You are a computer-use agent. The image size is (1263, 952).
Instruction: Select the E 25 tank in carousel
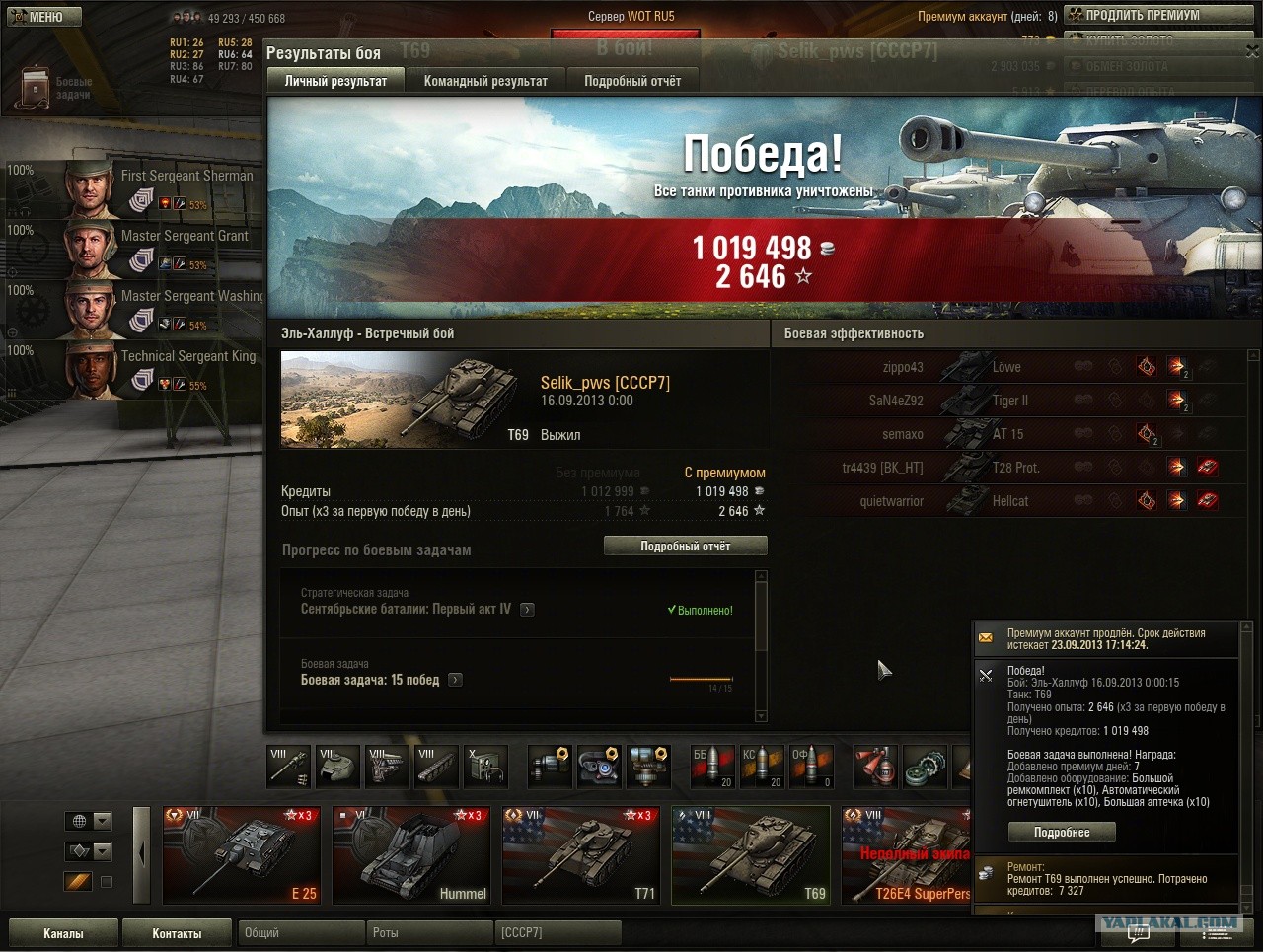pyautogui.click(x=242, y=855)
